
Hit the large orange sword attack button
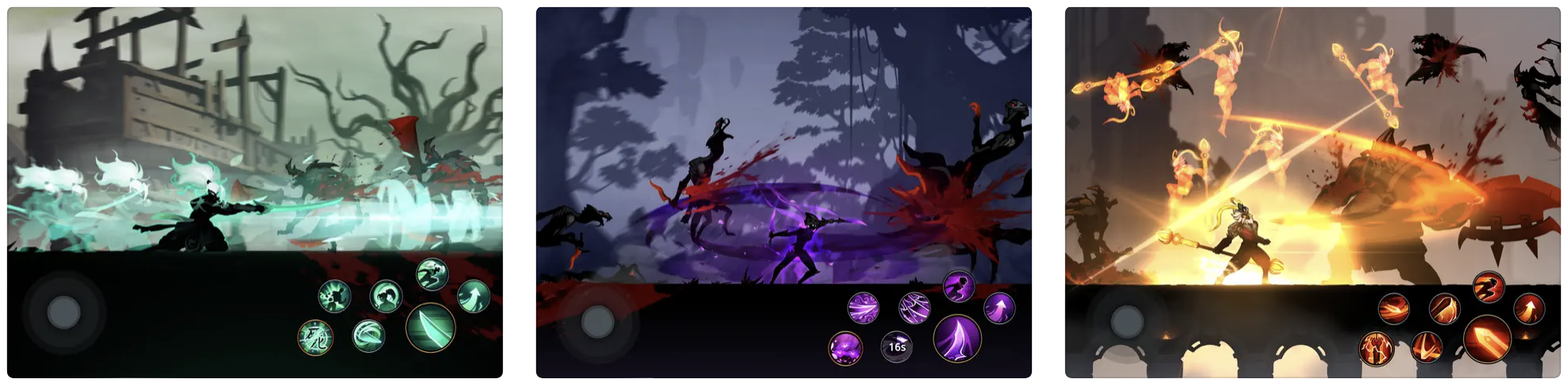[x=1486, y=339]
